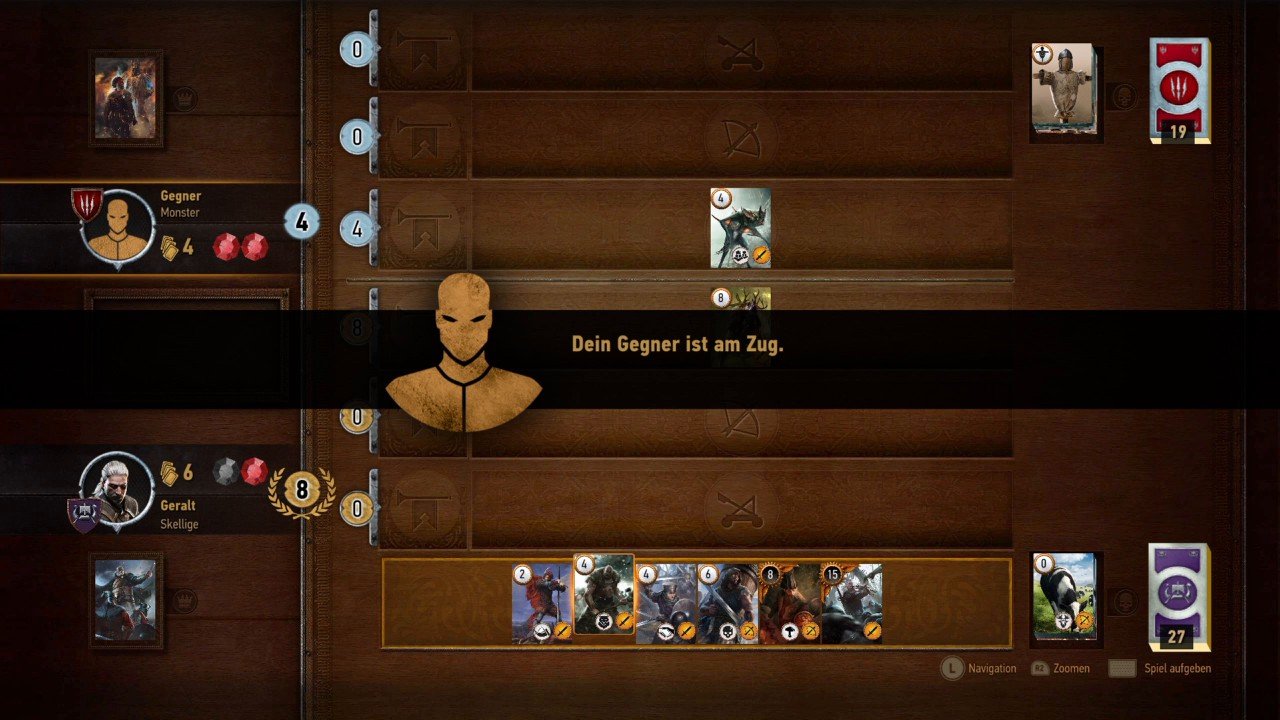The height and width of the screenshot is (720, 1280).
Task: Choose the strength 6 card in hand
Action: [x=727, y=602]
